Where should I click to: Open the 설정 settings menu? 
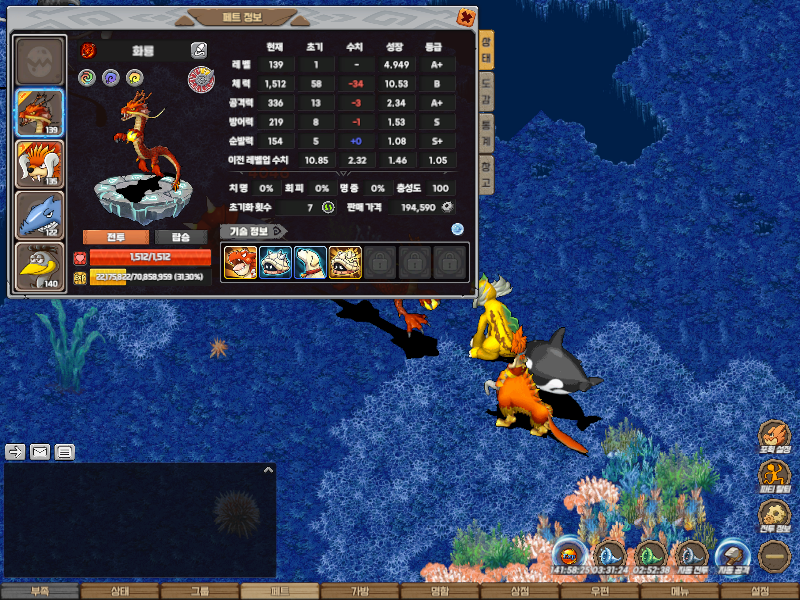pyautogui.click(x=759, y=592)
